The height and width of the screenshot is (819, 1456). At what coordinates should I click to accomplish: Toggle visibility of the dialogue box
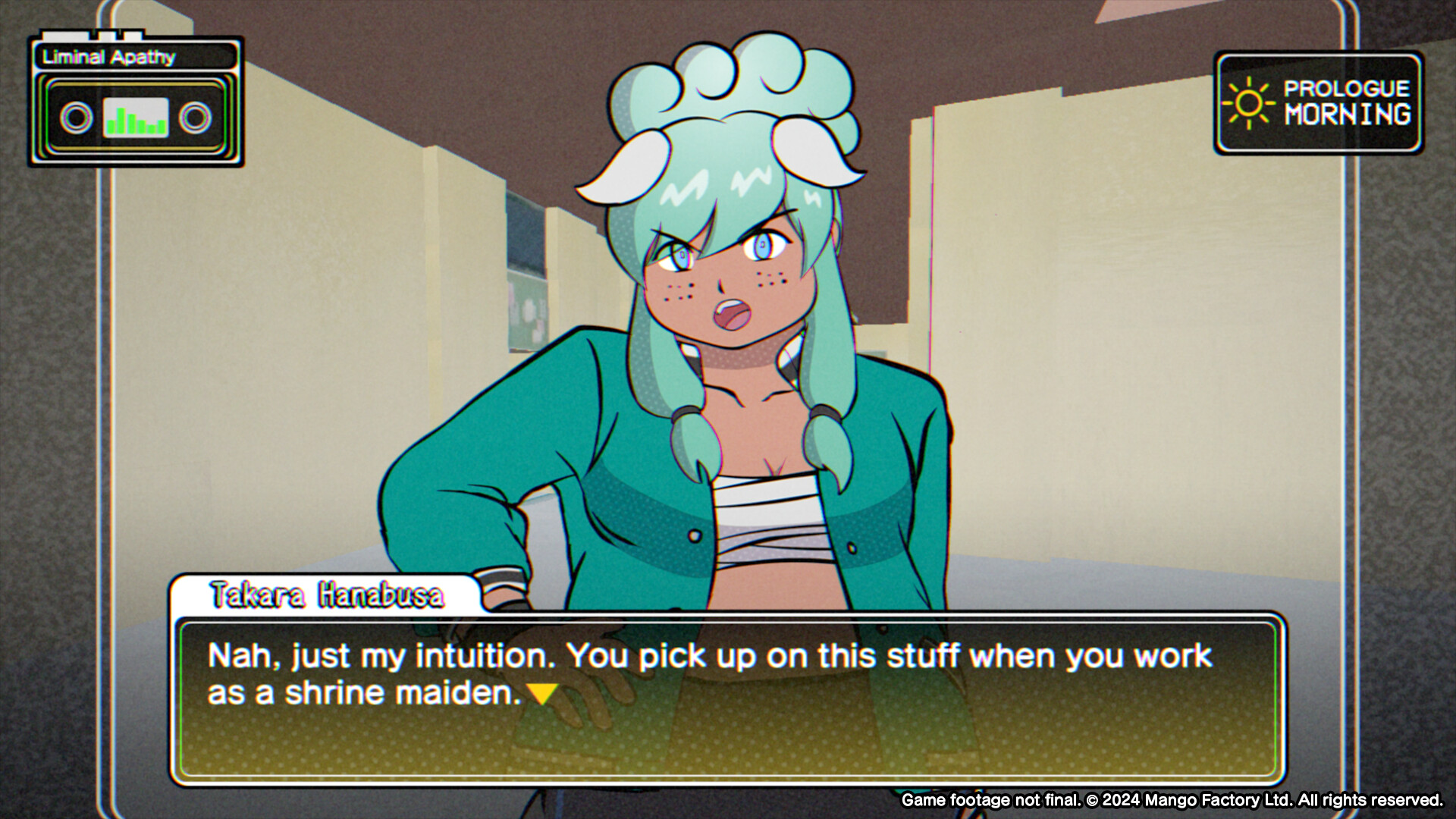tap(728, 698)
